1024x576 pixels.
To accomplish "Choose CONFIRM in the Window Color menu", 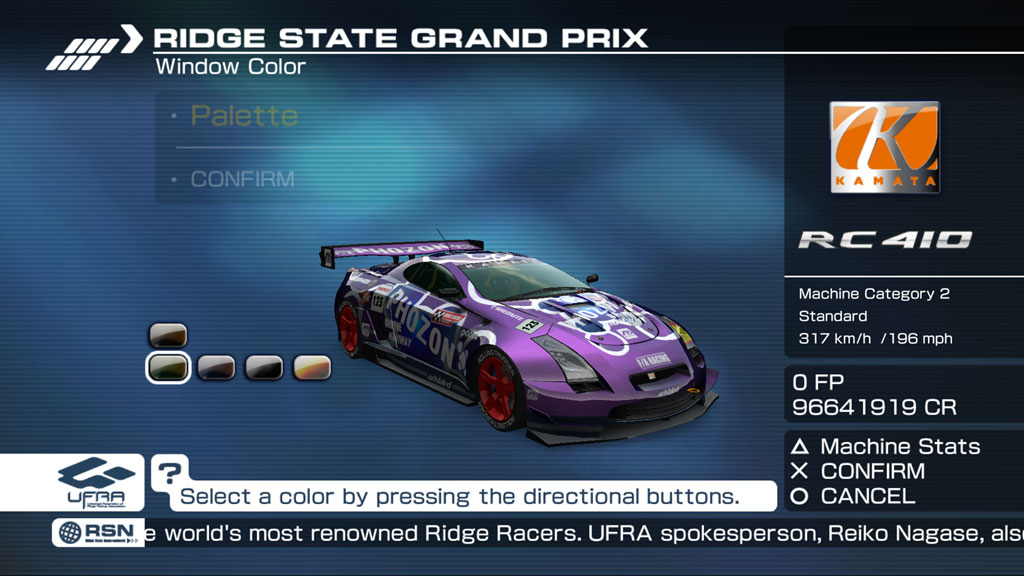I will 243,180.
